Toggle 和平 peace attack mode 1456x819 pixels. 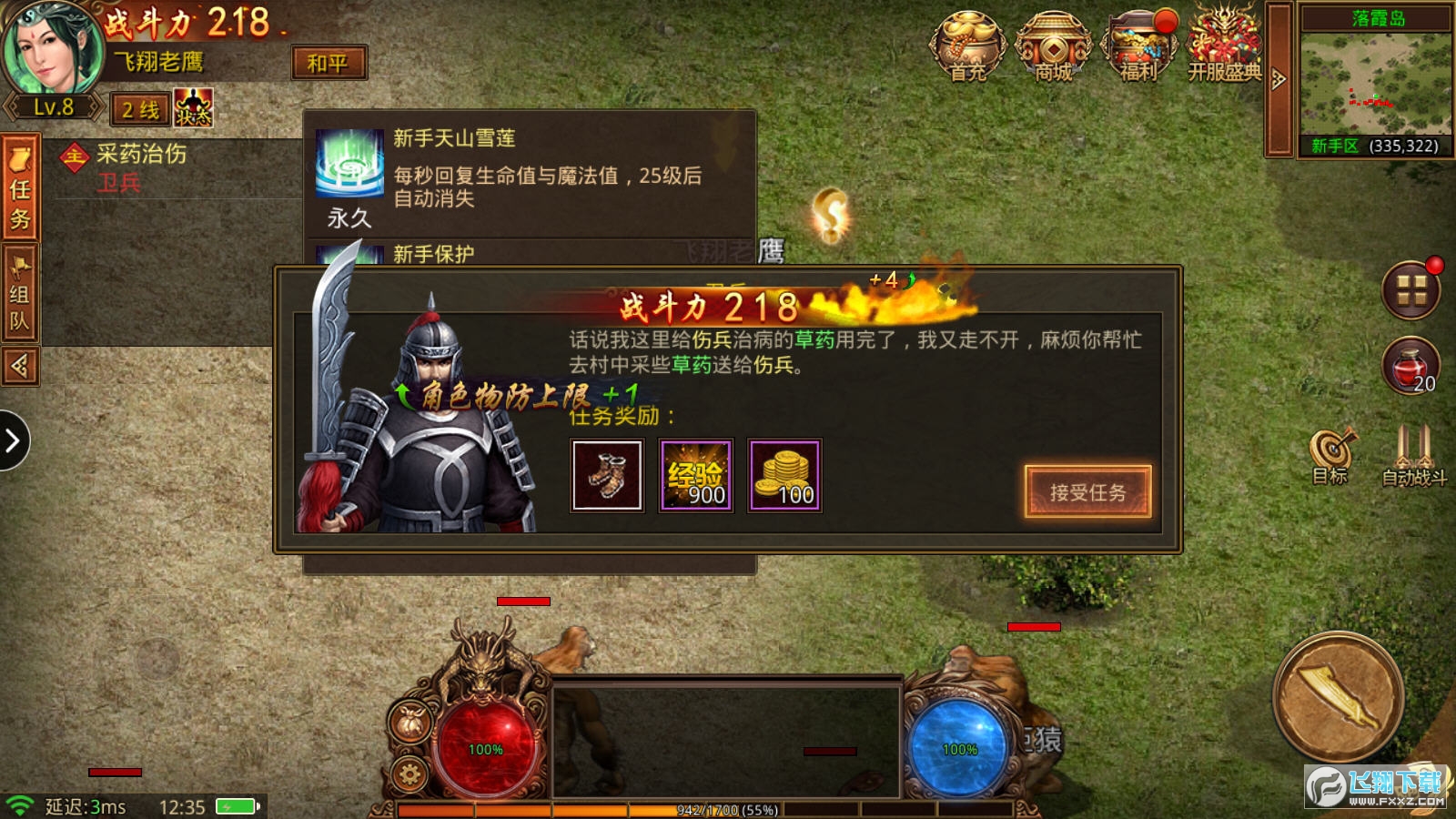click(x=329, y=64)
